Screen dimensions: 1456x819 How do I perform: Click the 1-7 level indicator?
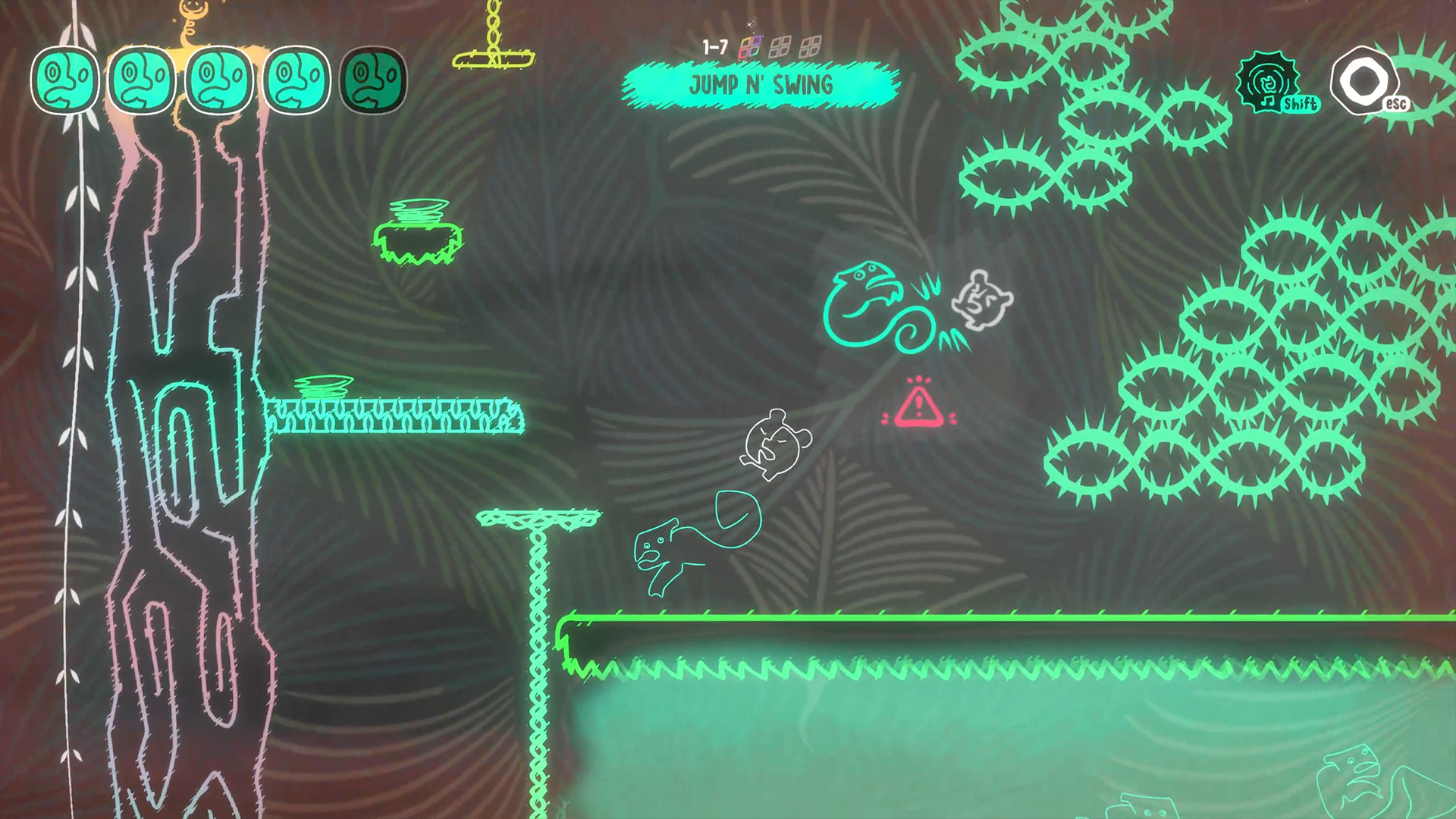click(714, 45)
